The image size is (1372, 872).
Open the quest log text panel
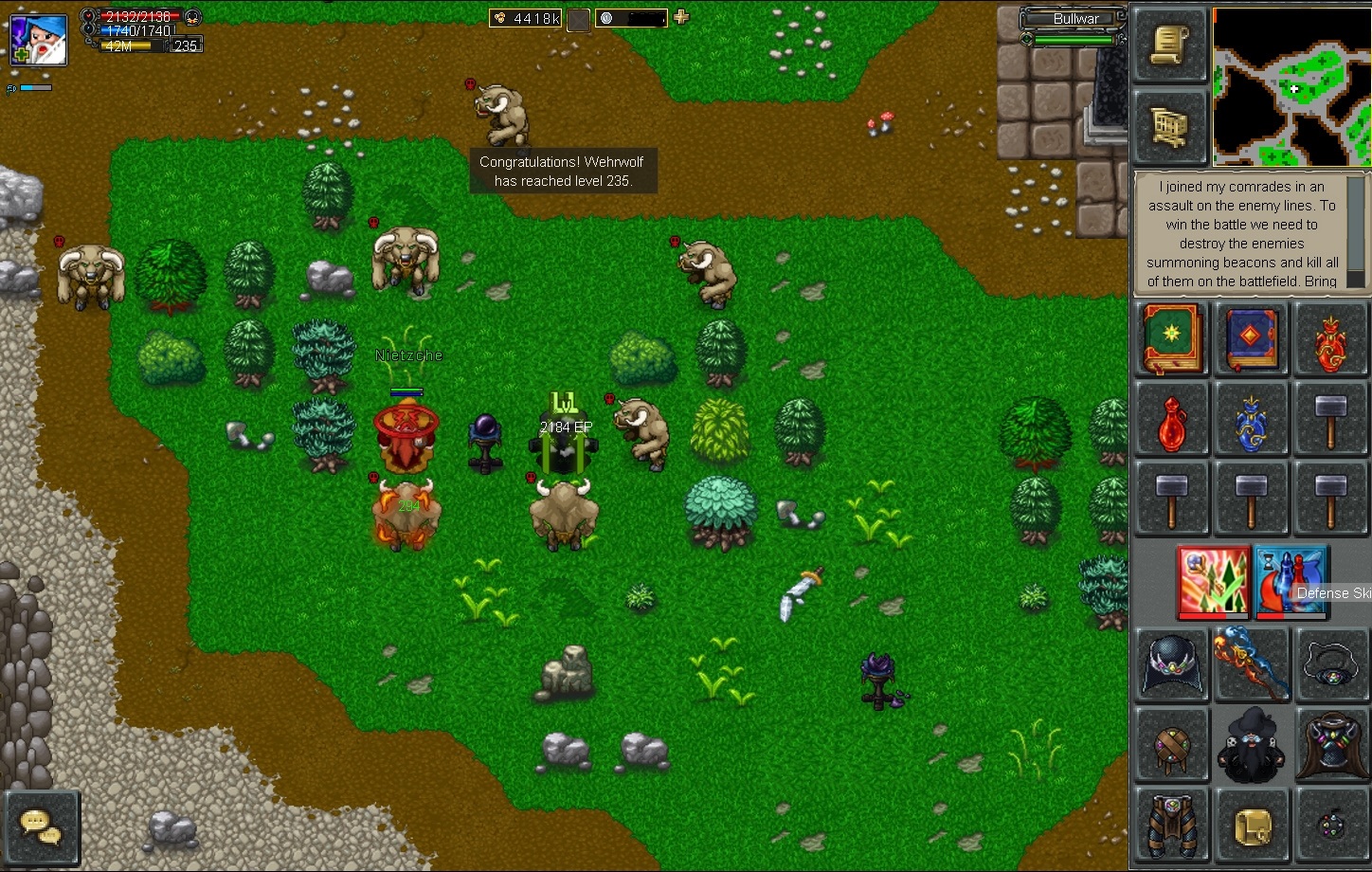[x=1241, y=234]
